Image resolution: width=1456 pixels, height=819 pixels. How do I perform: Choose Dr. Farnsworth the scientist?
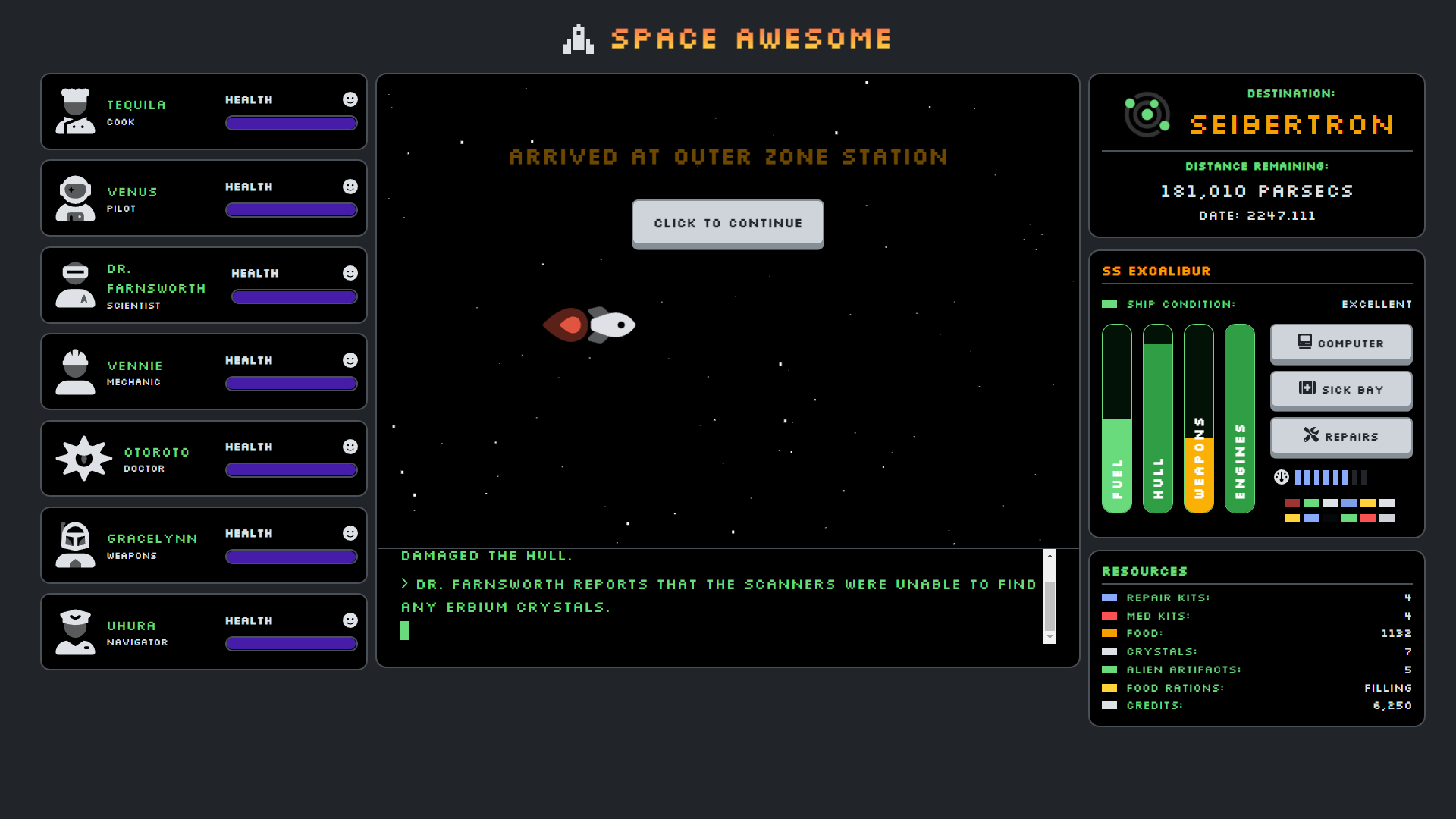(203, 285)
